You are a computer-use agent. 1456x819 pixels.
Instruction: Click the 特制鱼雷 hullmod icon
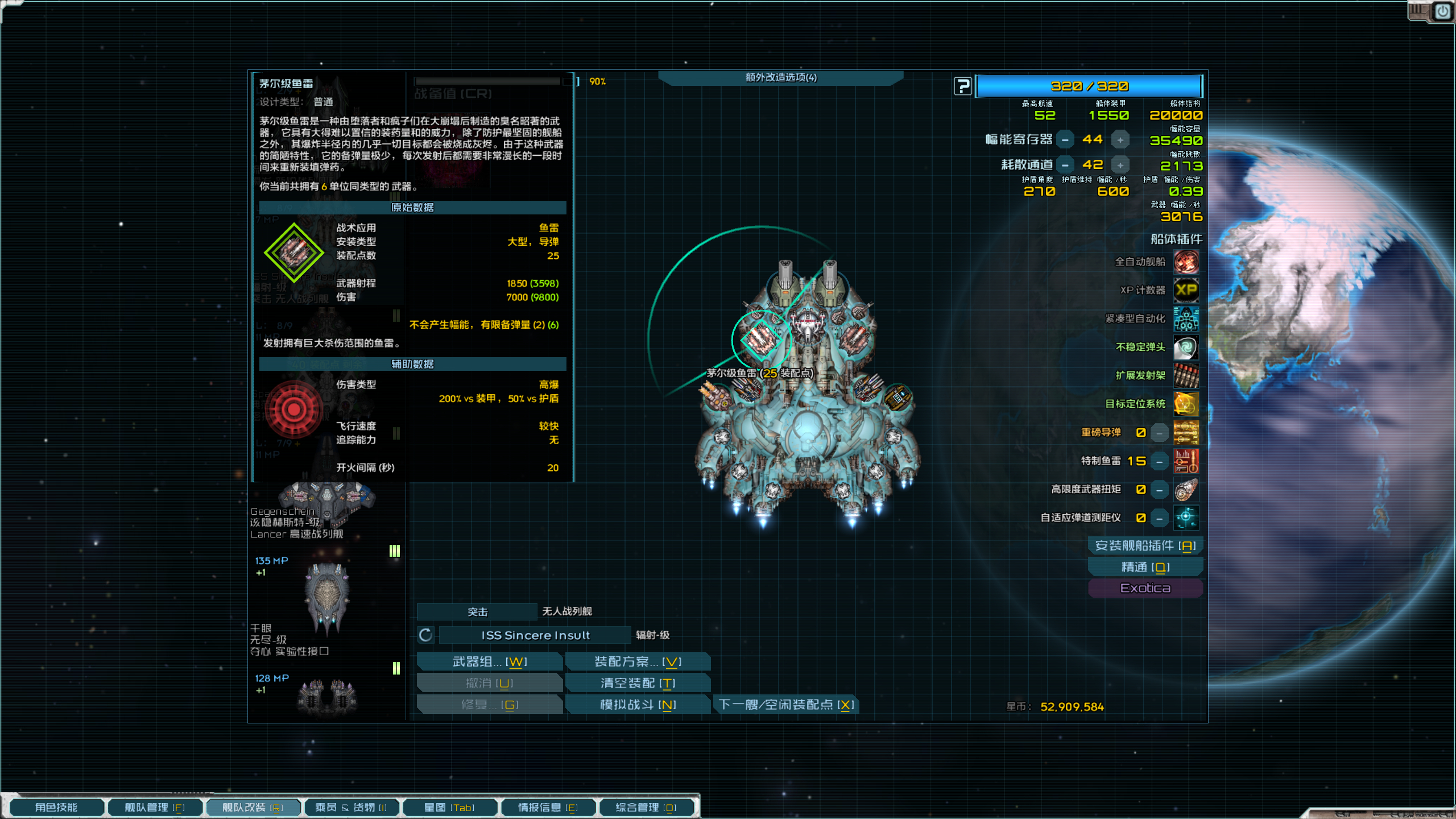pos(1186,461)
